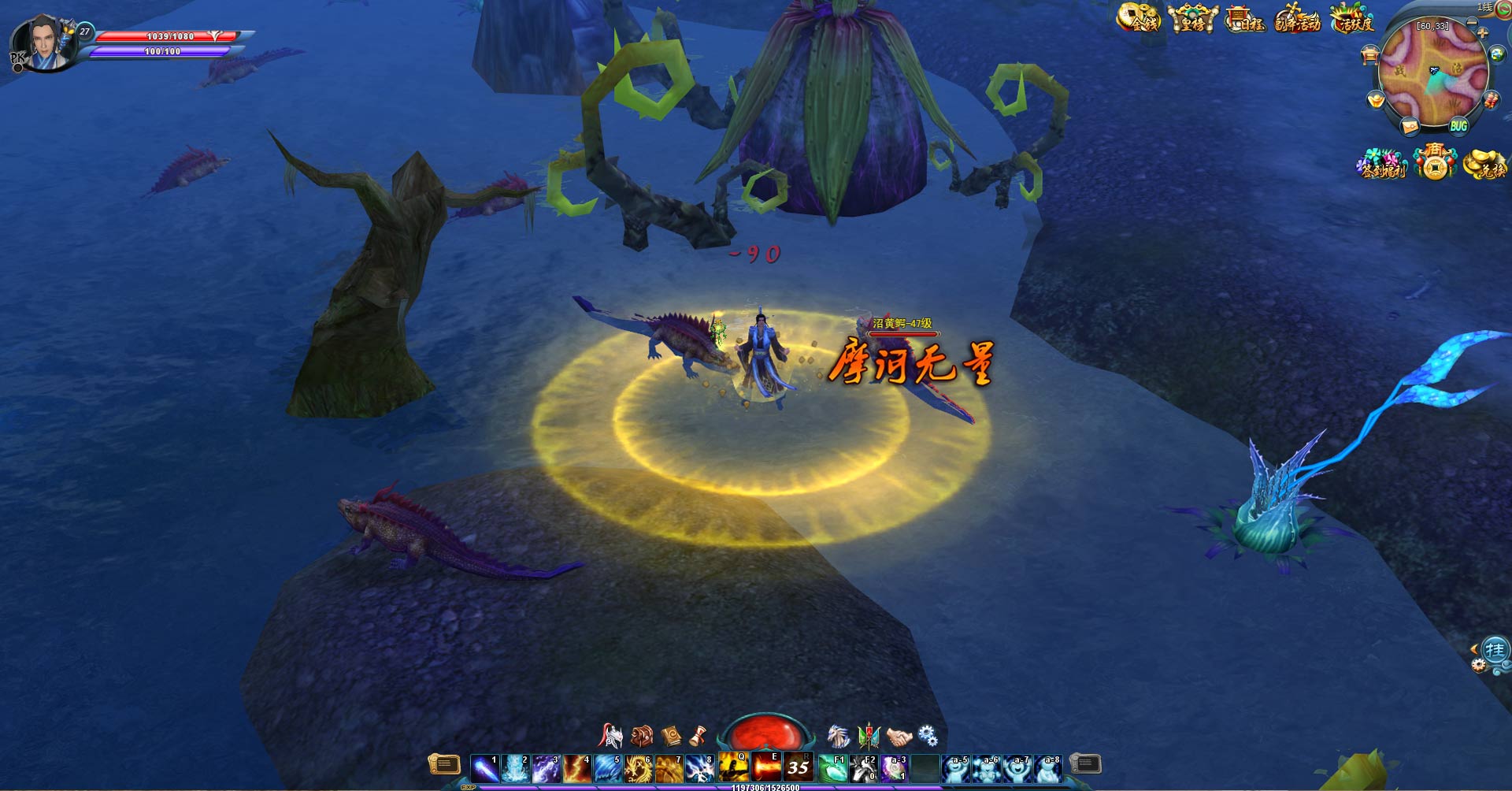Click the player portrait

click(46, 43)
